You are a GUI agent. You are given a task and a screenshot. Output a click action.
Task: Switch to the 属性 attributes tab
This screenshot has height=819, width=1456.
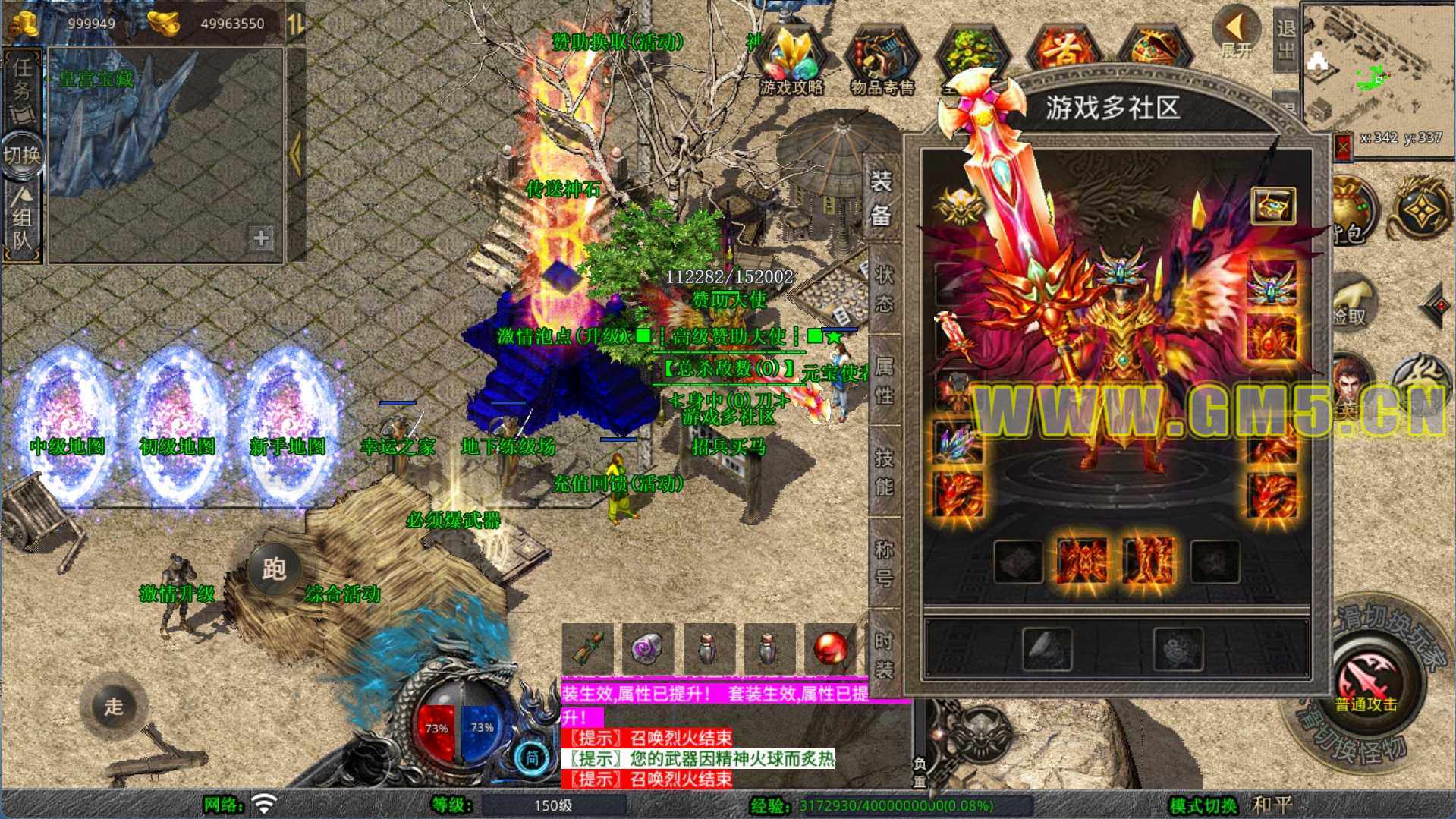tap(884, 380)
